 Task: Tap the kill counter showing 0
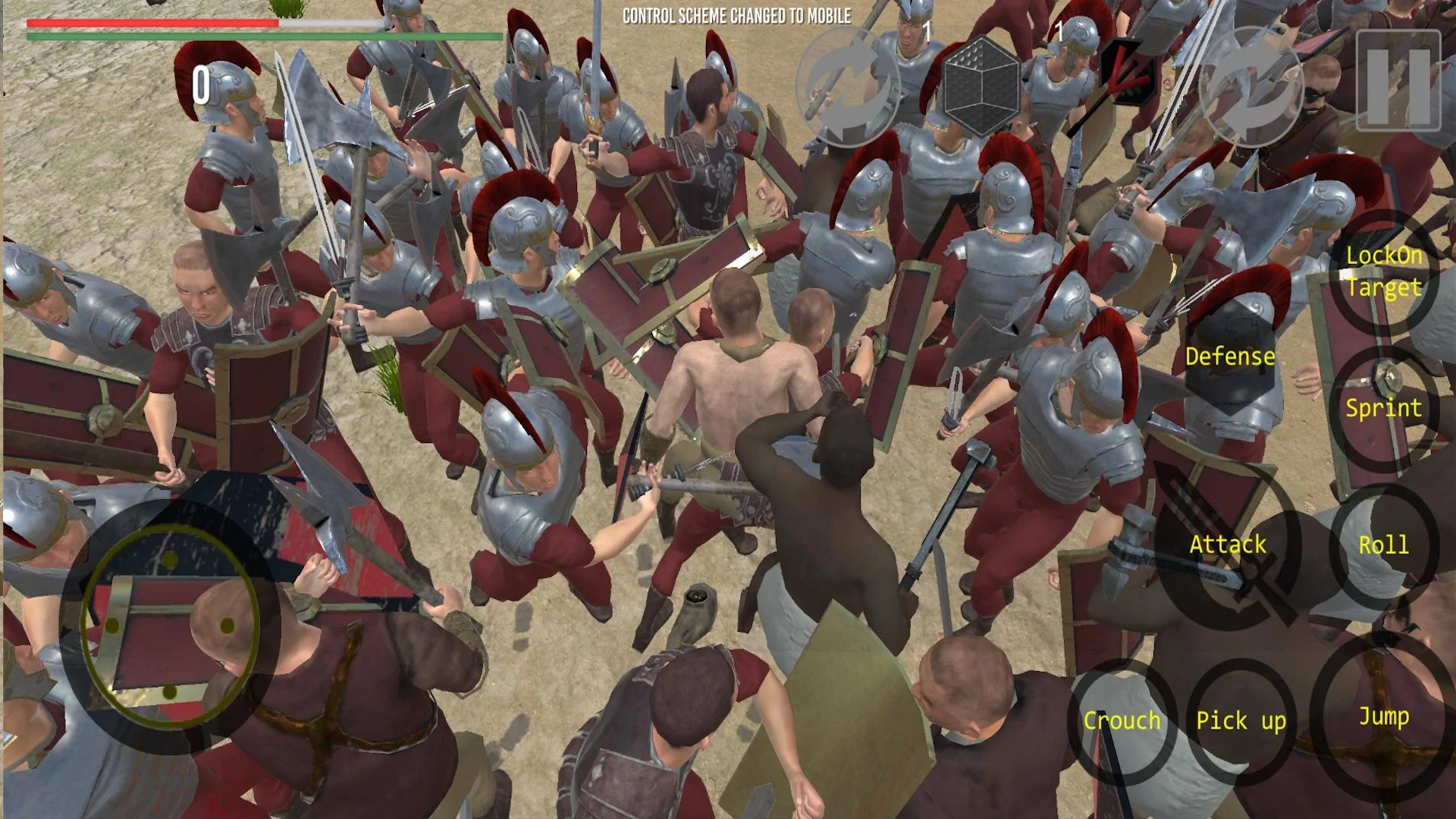[x=201, y=83]
